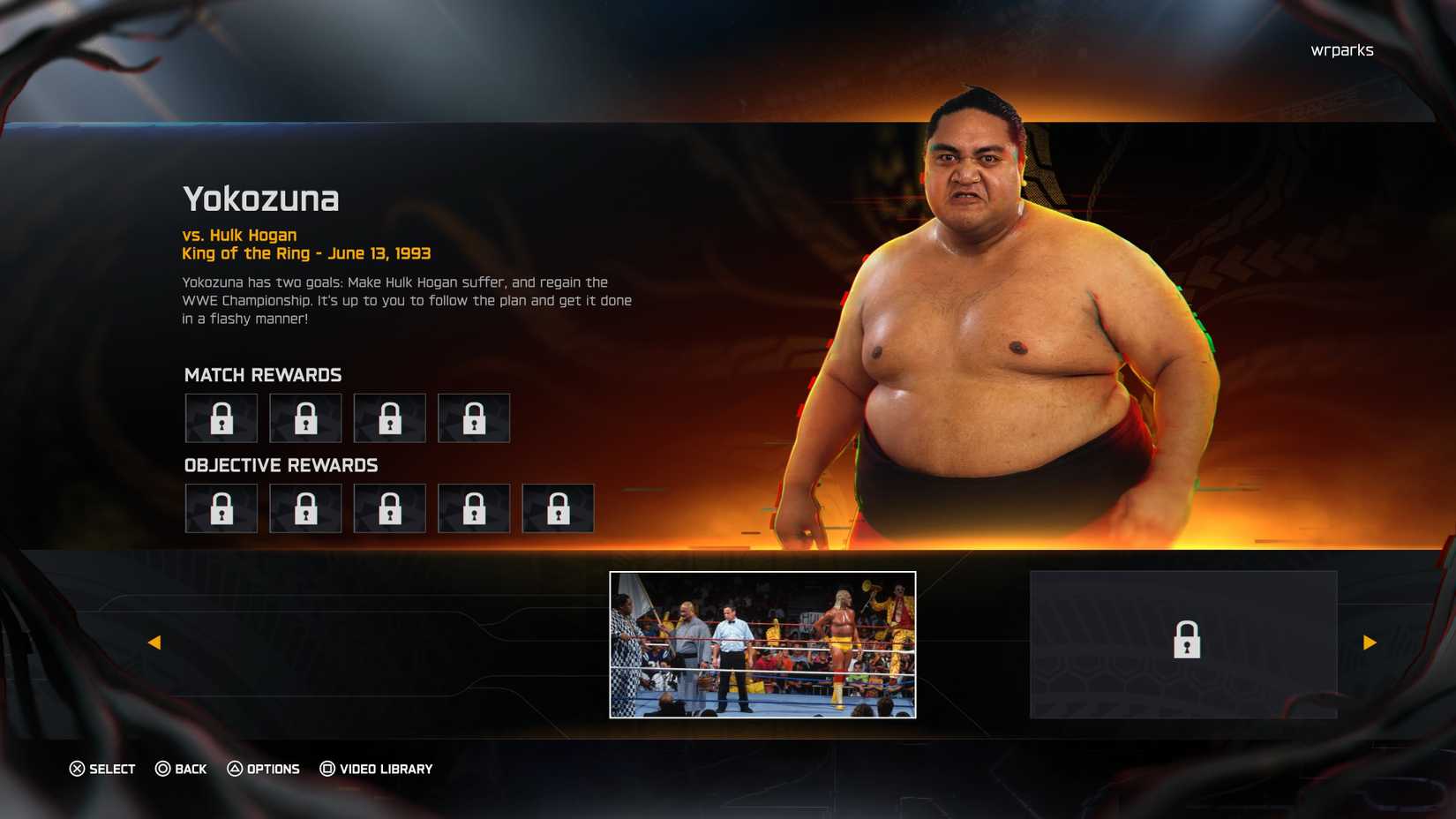Click the wrparks gamertag
Viewport: 1456px width, 819px height.
tap(1342, 50)
